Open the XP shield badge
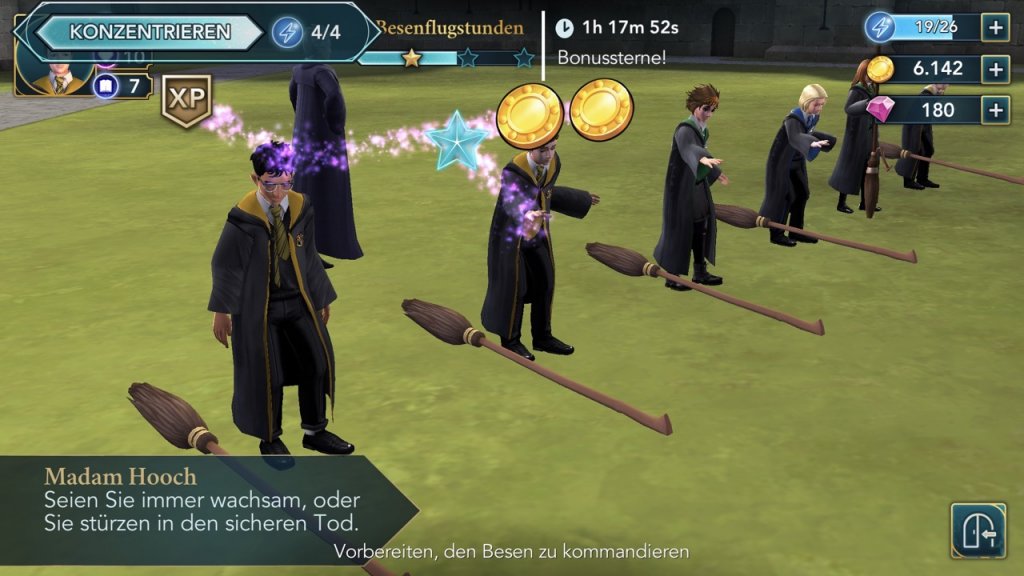 [186, 100]
